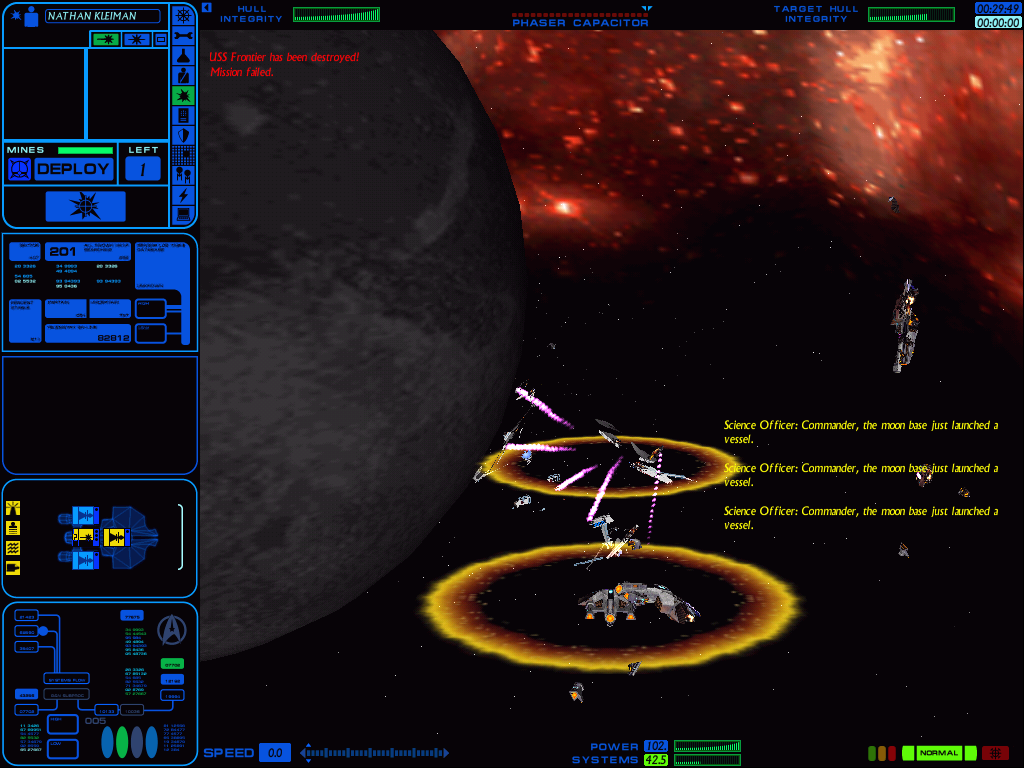Collapse the left panel with the arrow
The image size is (1024, 768).
pyautogui.click(x=205, y=8)
